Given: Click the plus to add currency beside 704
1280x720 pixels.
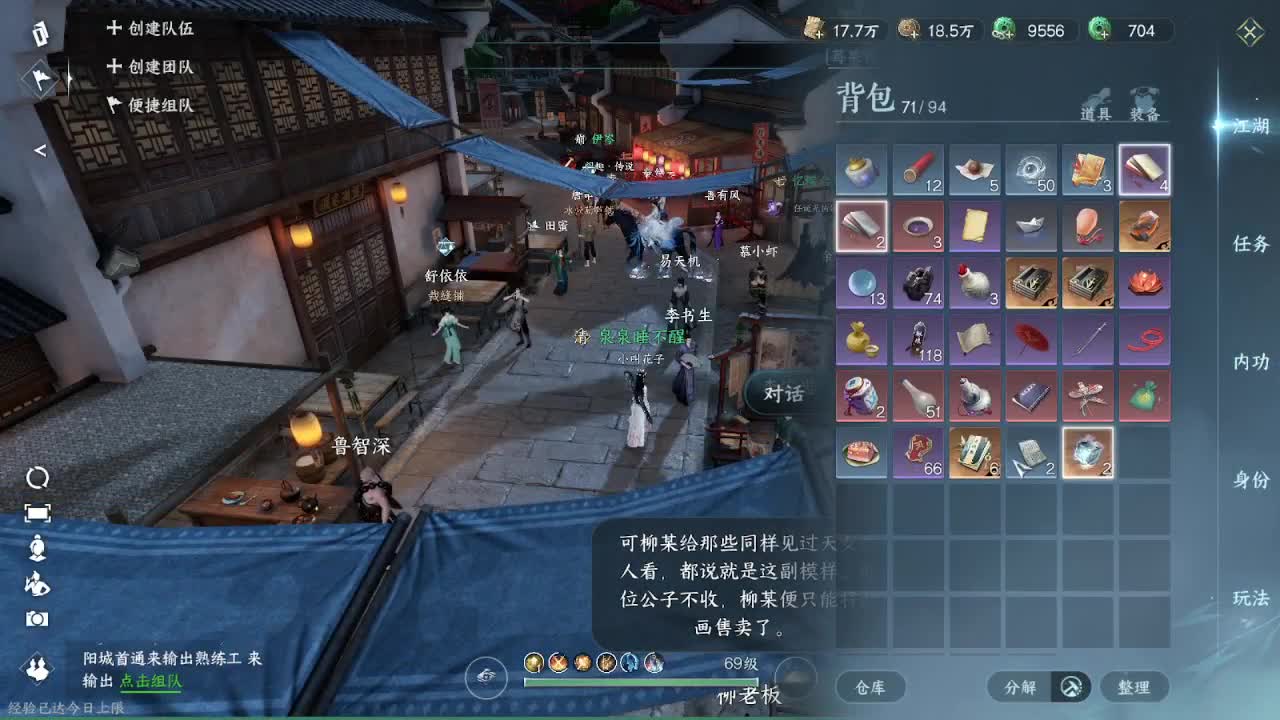Looking at the screenshot, I should (x=1104, y=35).
